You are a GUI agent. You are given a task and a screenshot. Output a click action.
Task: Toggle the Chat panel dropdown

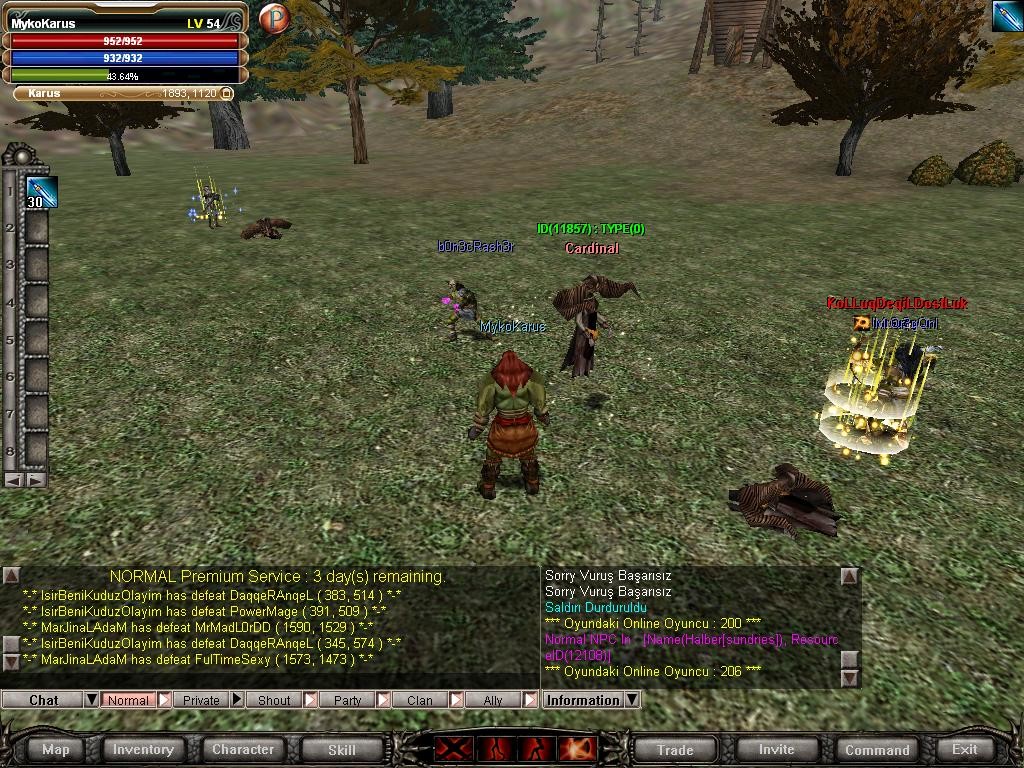coord(91,700)
